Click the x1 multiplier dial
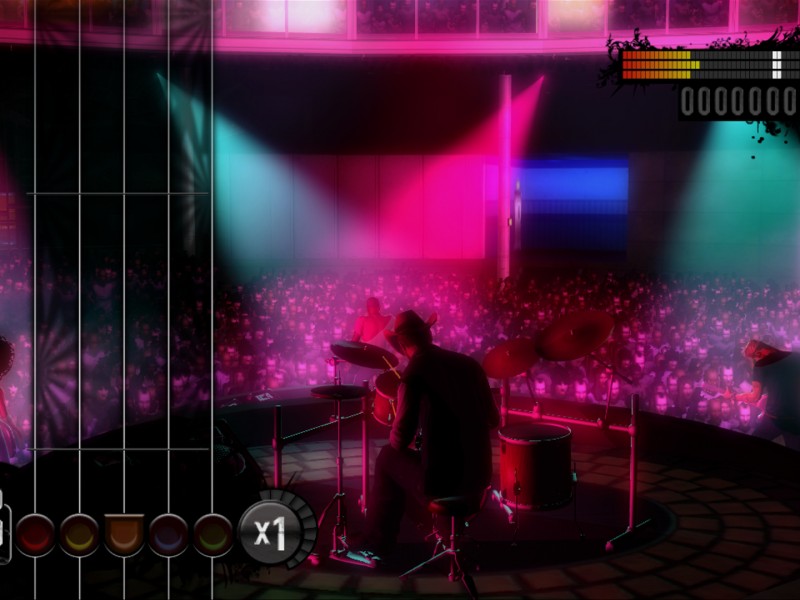 click(x=268, y=531)
